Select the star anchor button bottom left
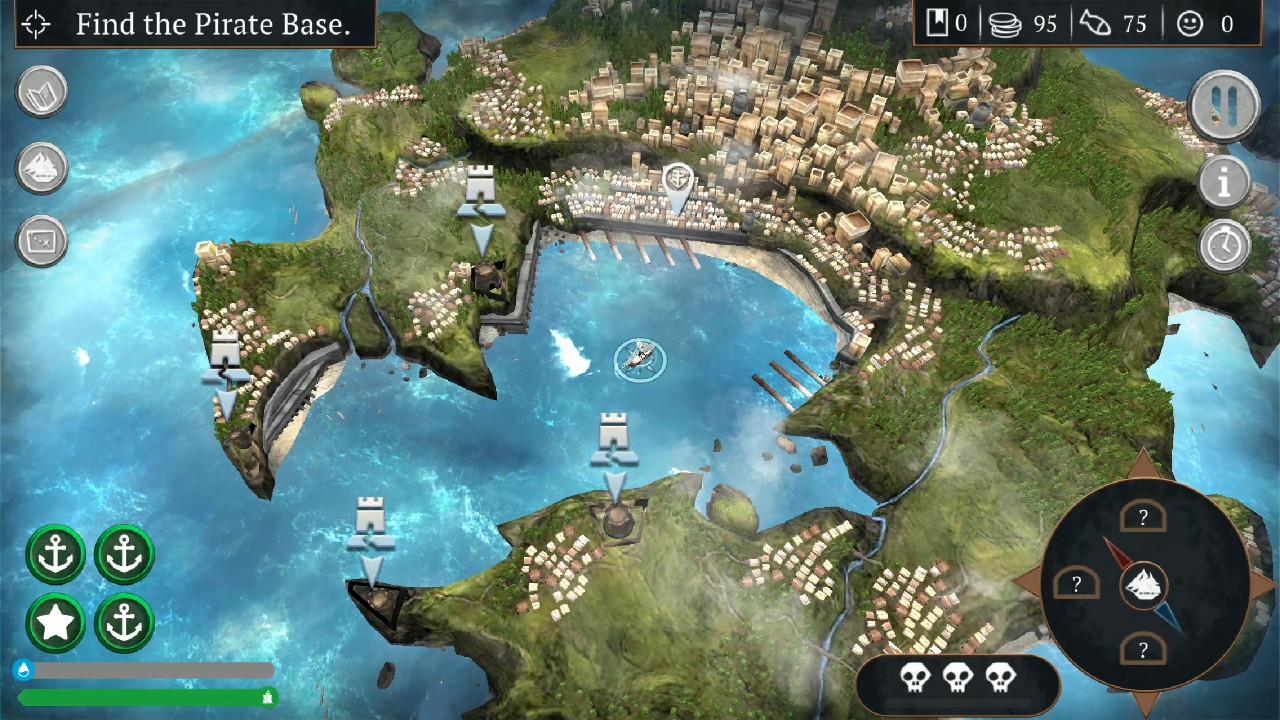Screen dimensions: 1280x720 click(x=55, y=622)
